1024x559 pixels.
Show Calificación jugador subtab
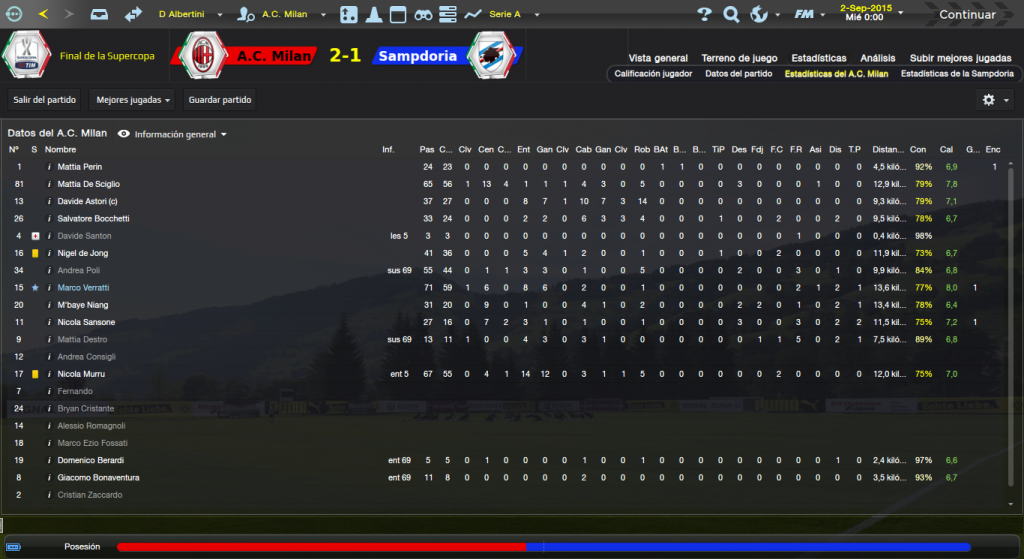652,74
